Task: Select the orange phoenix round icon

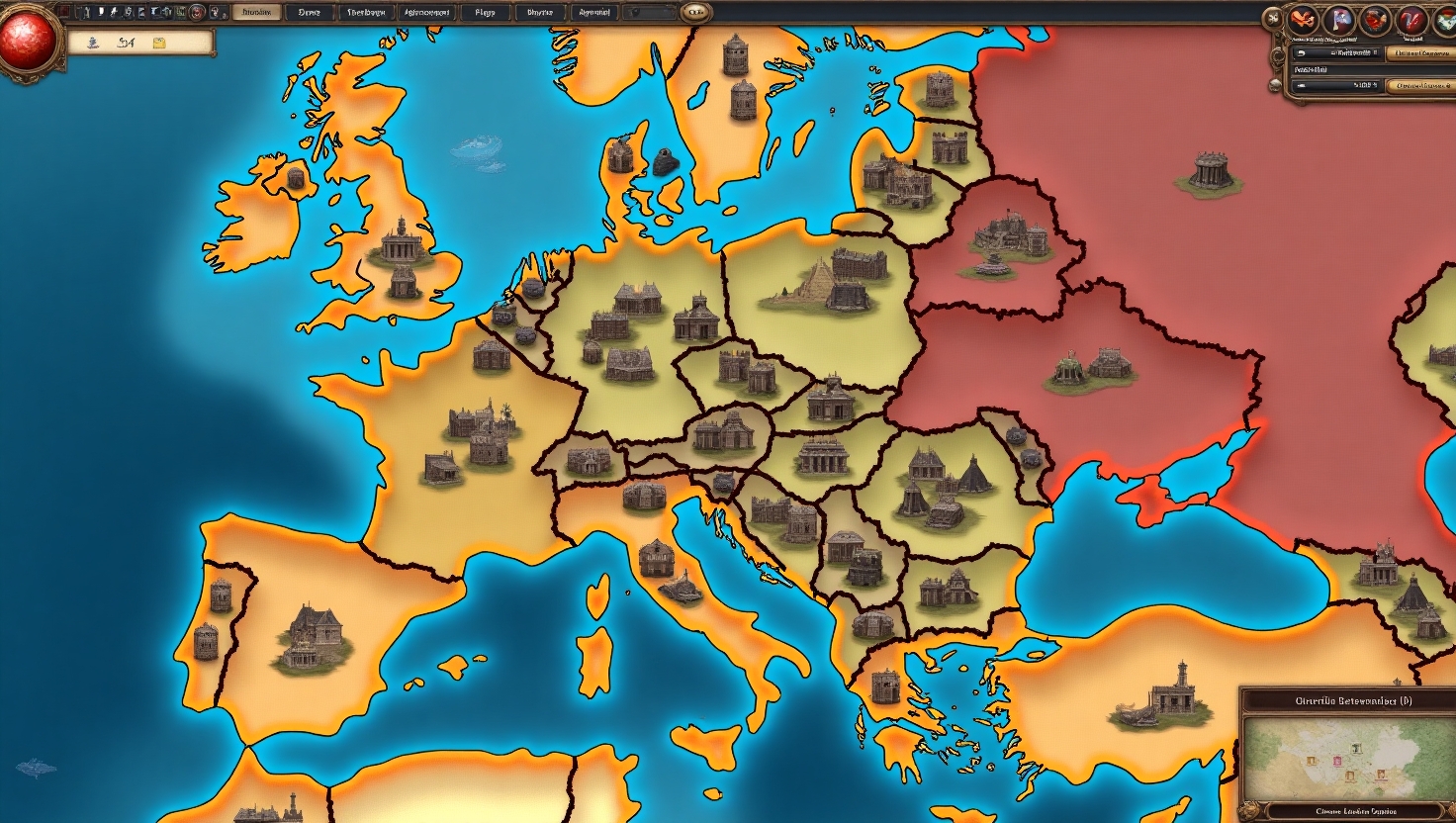Action: click(1304, 20)
